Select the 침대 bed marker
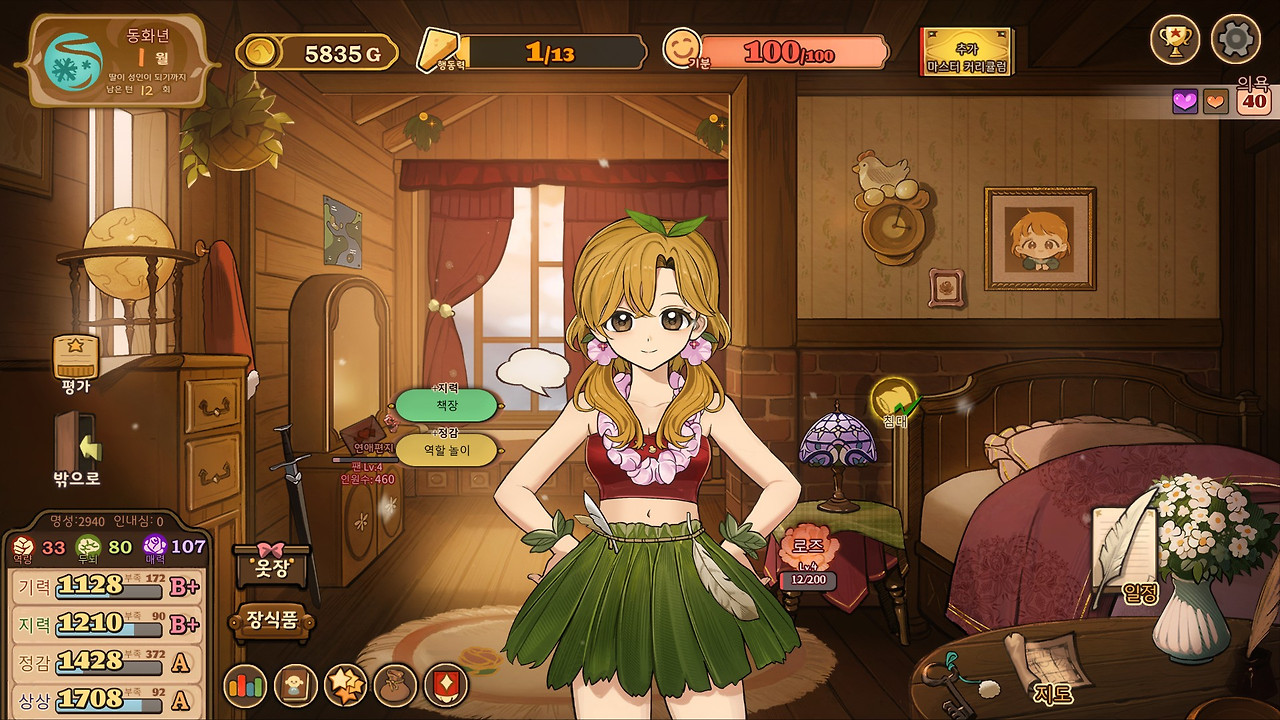The width and height of the screenshot is (1280, 720). click(893, 402)
